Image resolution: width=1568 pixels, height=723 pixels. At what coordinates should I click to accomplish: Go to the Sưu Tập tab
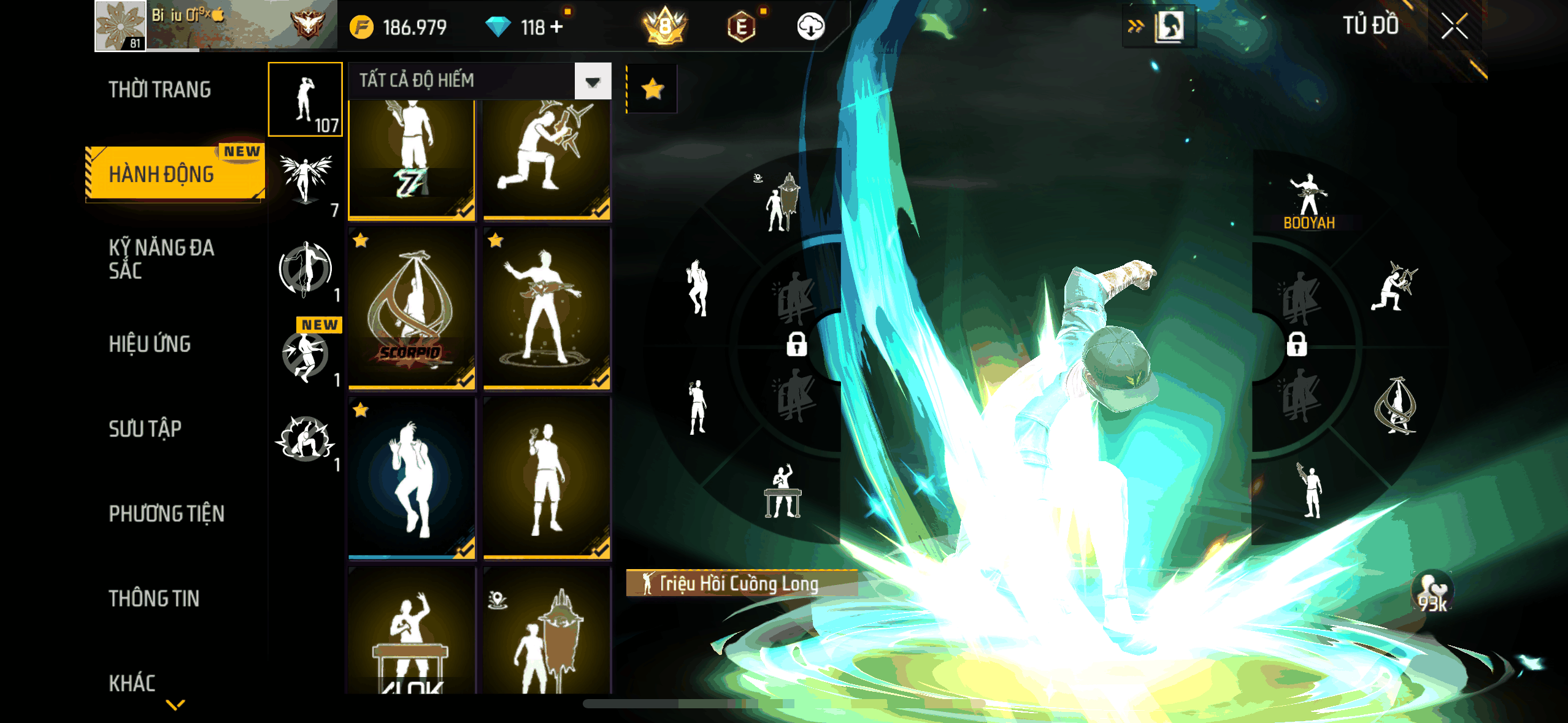coord(145,429)
